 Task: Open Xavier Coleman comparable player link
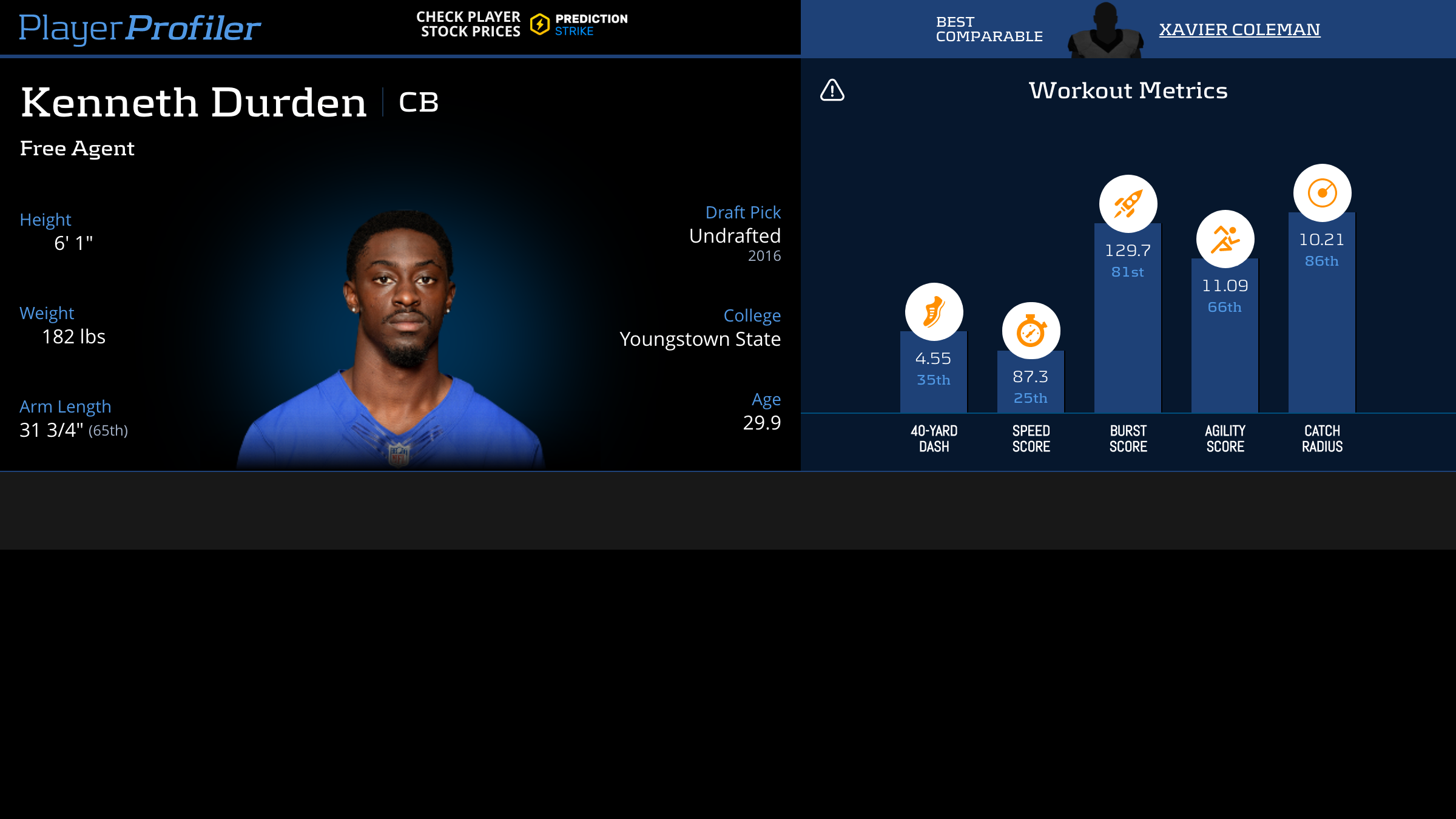pos(1239,29)
